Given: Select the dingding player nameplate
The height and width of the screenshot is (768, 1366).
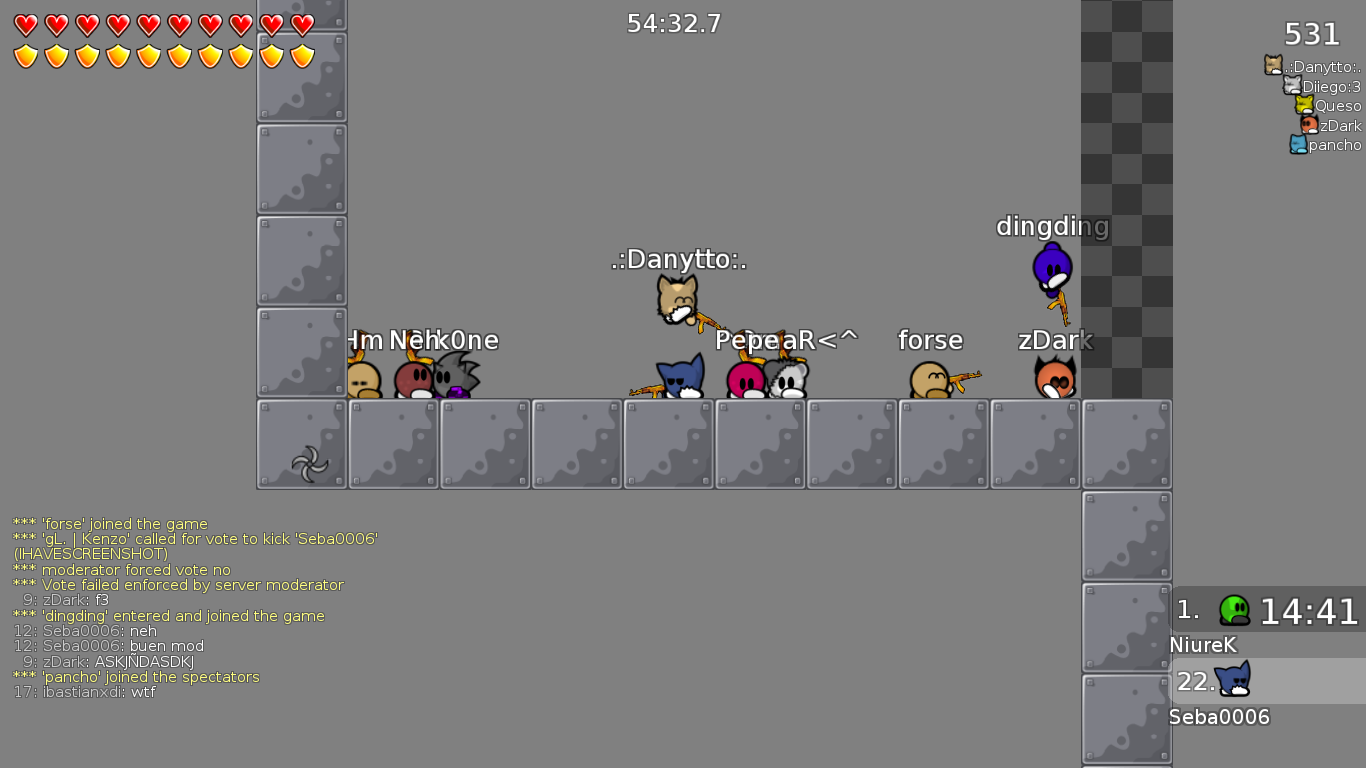Looking at the screenshot, I should point(1051,227).
